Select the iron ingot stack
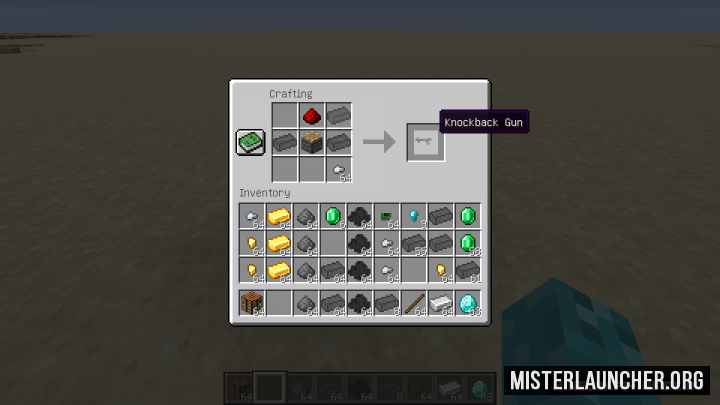This screenshot has width=720, height=405. (x=440, y=301)
